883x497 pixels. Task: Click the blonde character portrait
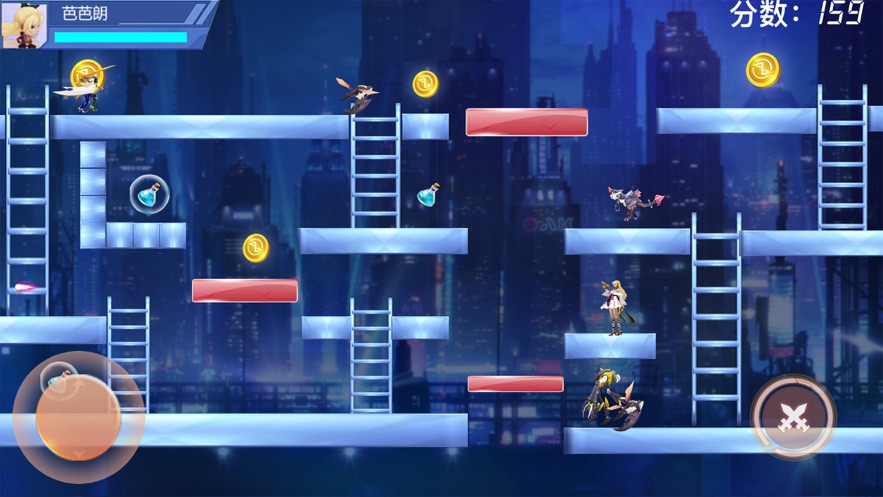tap(24, 25)
